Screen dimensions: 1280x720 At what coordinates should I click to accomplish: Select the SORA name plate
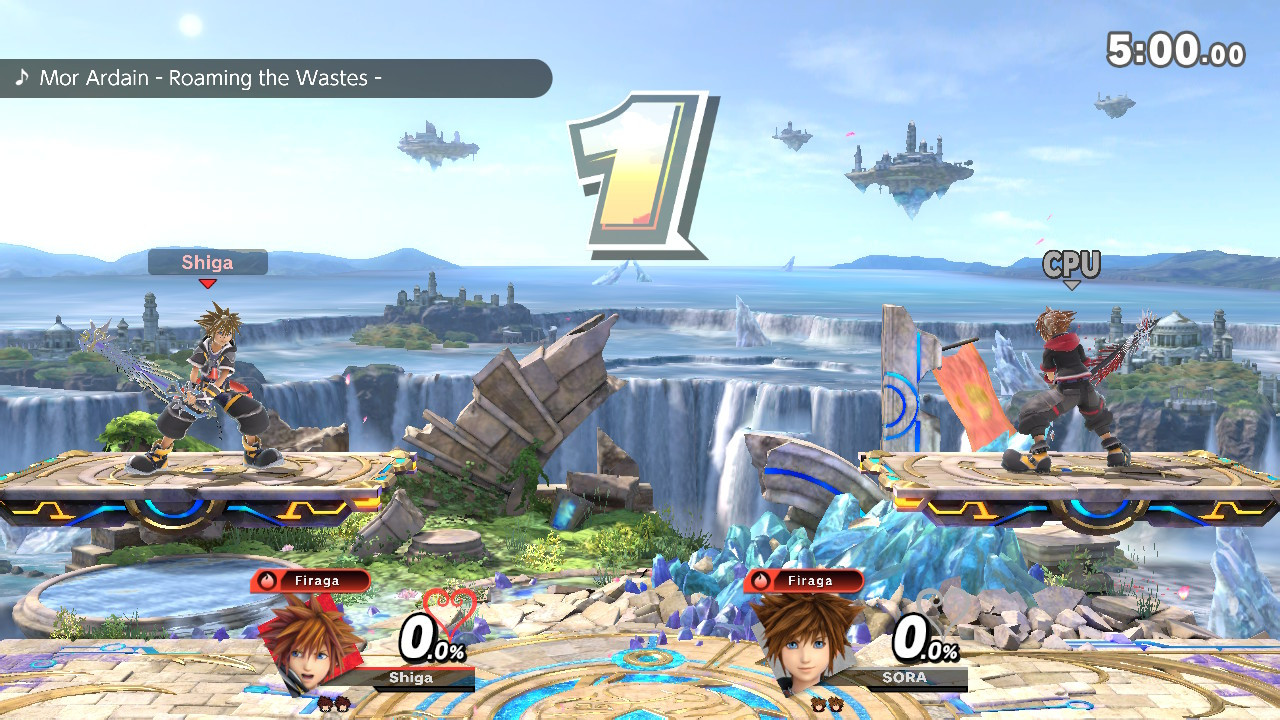(903, 677)
